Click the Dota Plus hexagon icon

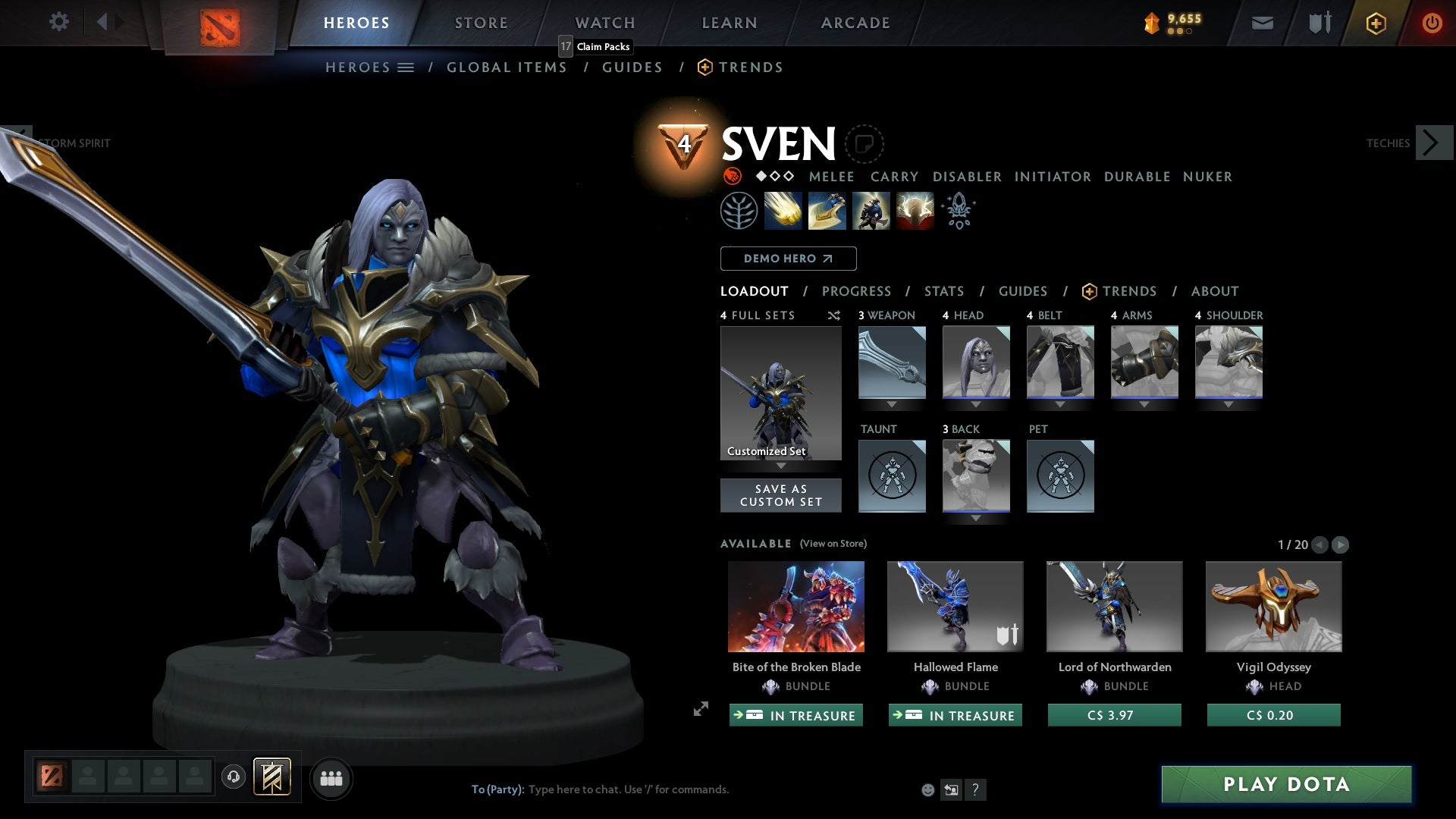click(x=1375, y=24)
